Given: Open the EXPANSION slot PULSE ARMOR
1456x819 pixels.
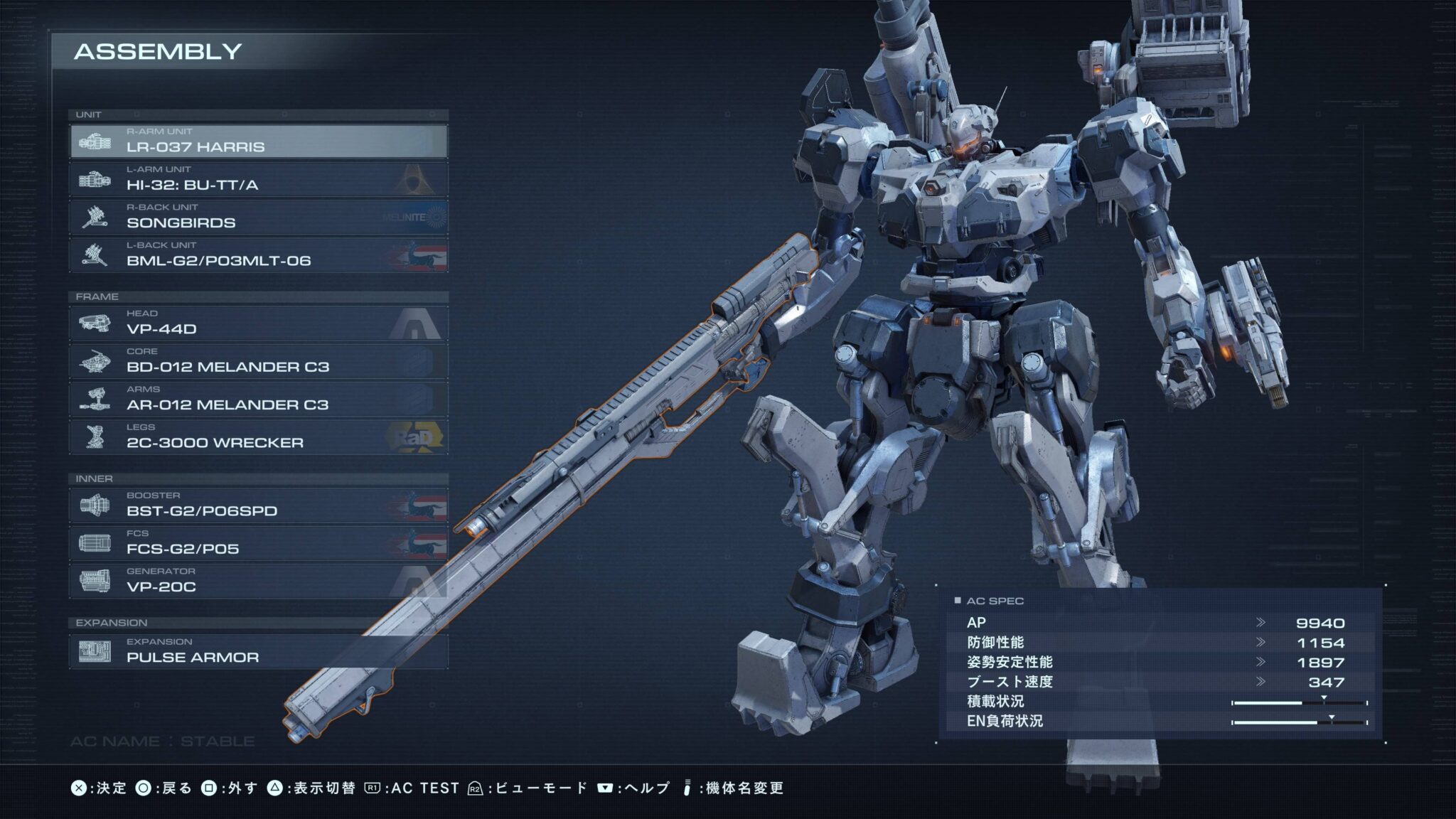Looking at the screenshot, I should (259, 651).
